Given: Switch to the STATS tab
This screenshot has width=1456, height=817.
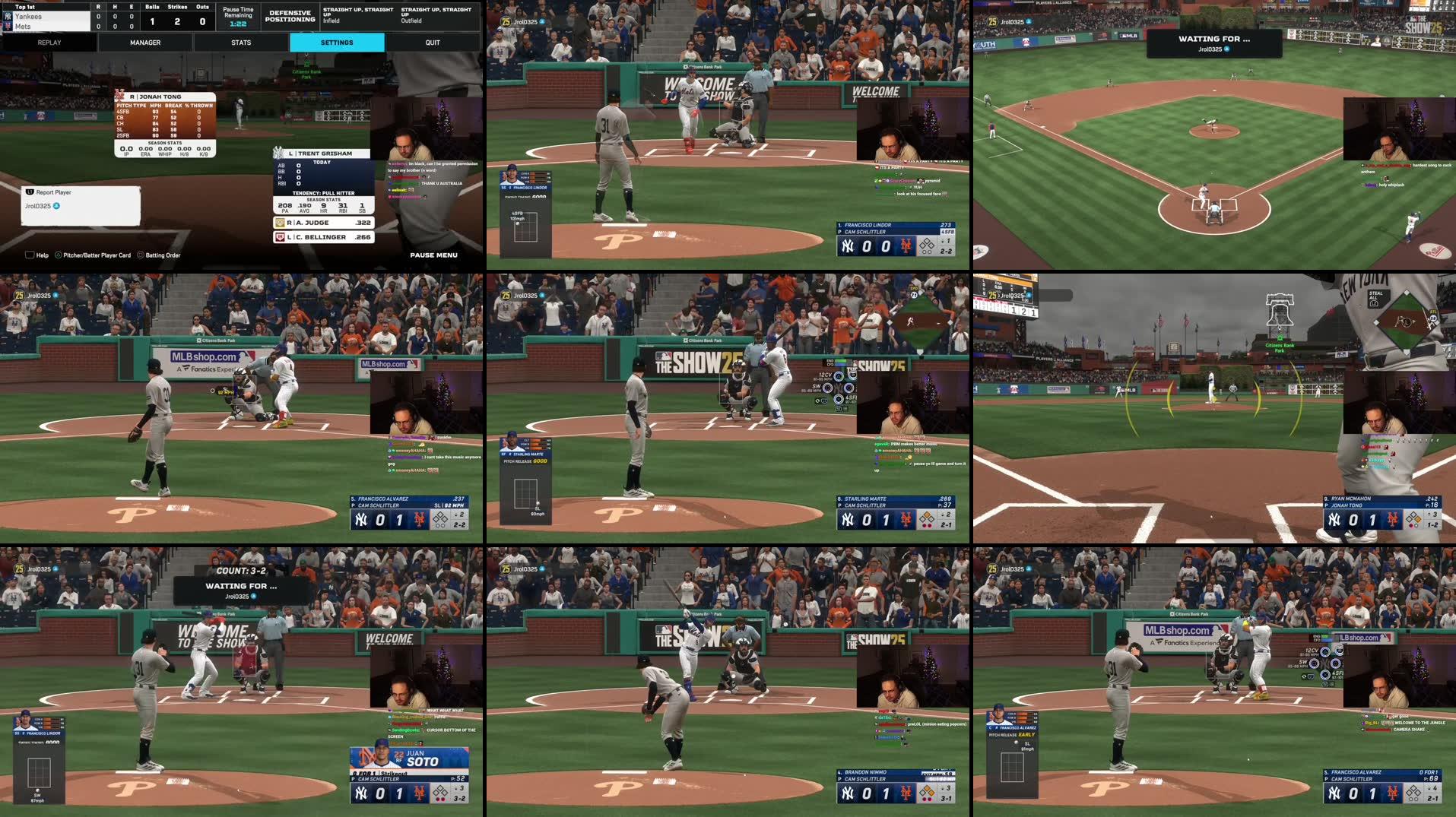Looking at the screenshot, I should coord(241,43).
